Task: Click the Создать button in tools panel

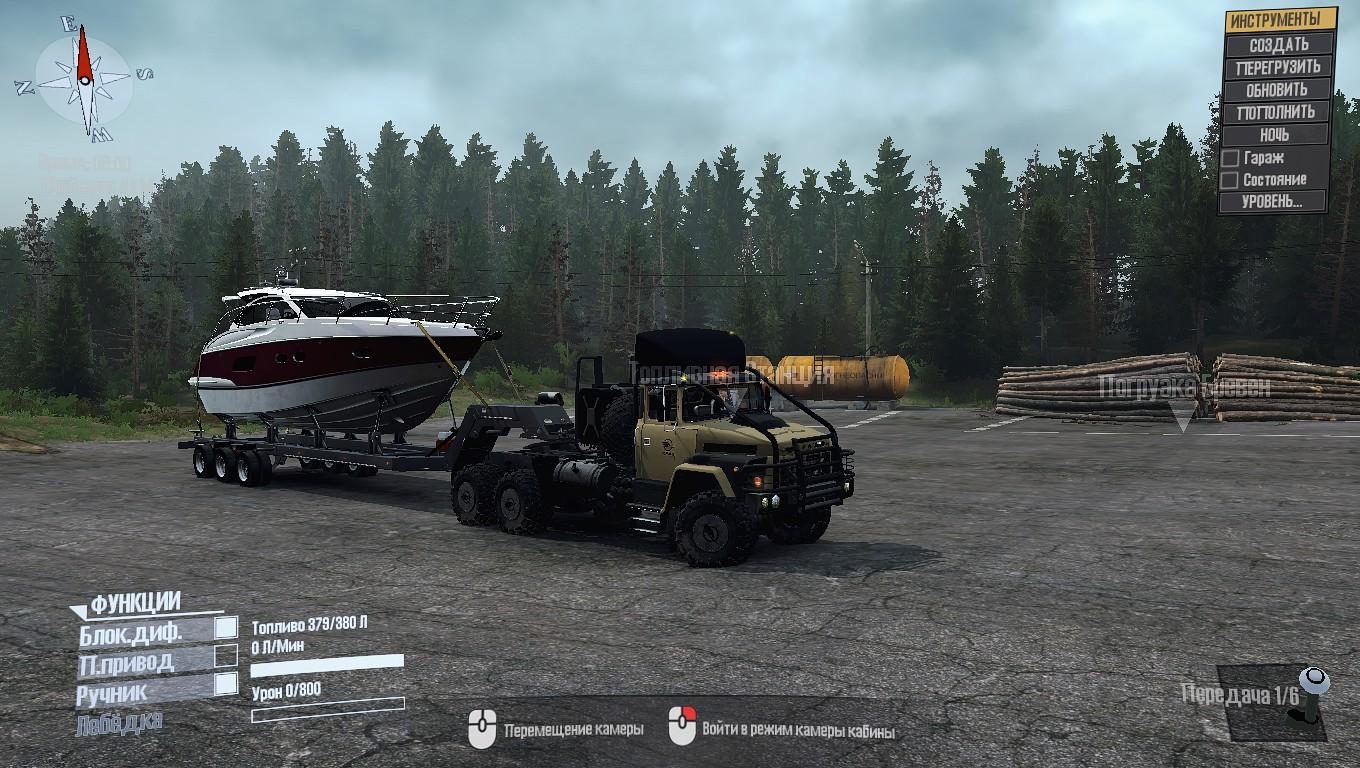Action: 1278,44
